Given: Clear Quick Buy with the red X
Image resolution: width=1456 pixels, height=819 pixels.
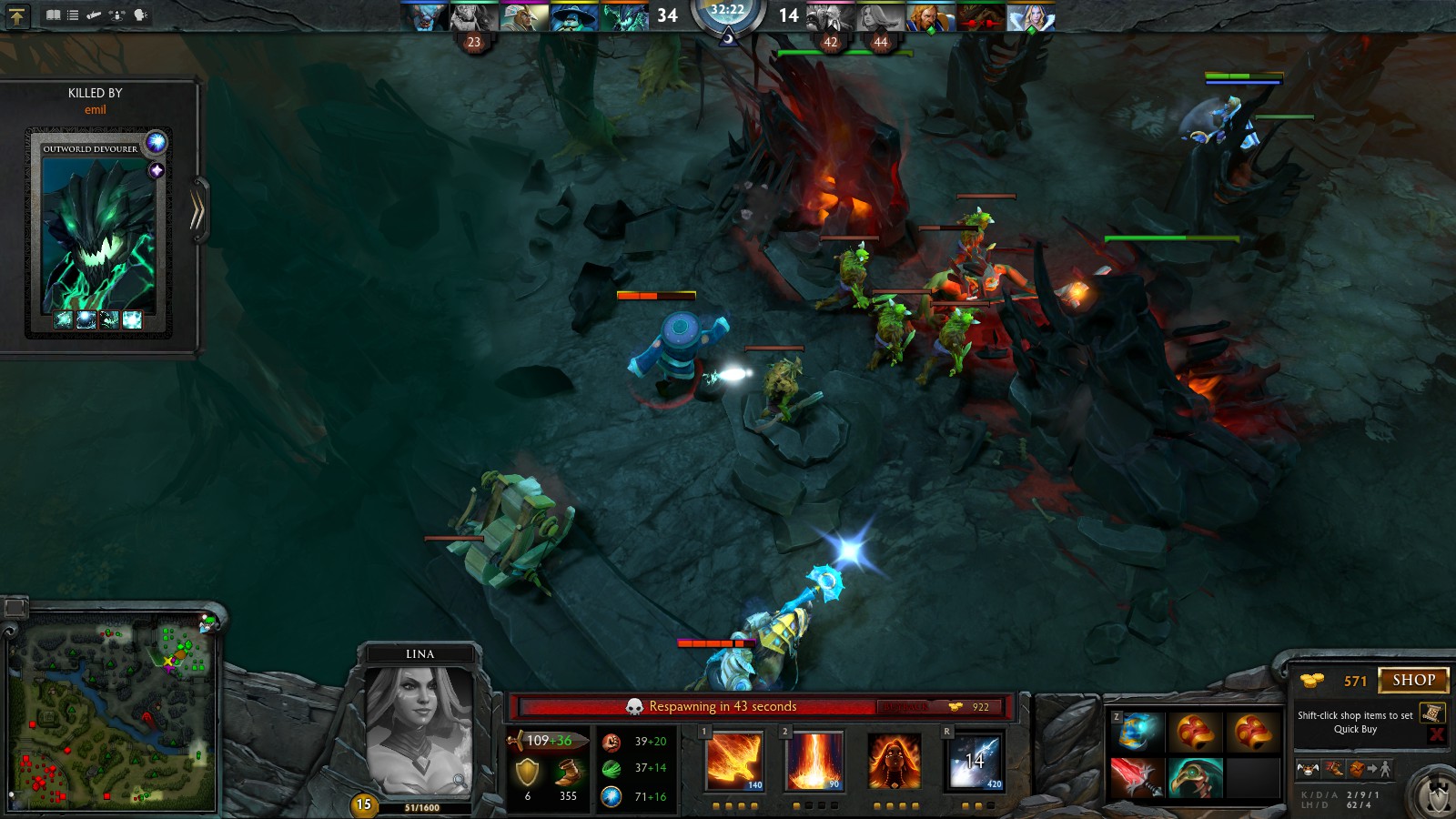Looking at the screenshot, I should click(1437, 734).
